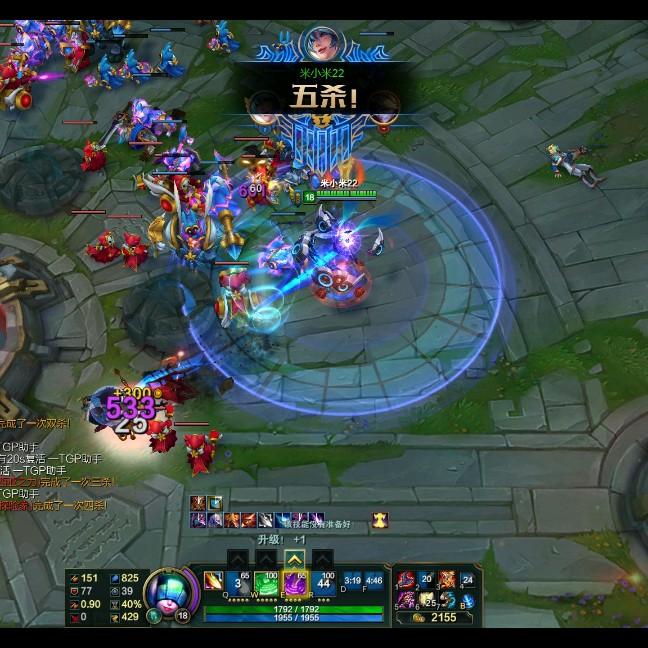Select the D summoner spell showing 3:19

[x=351, y=579]
